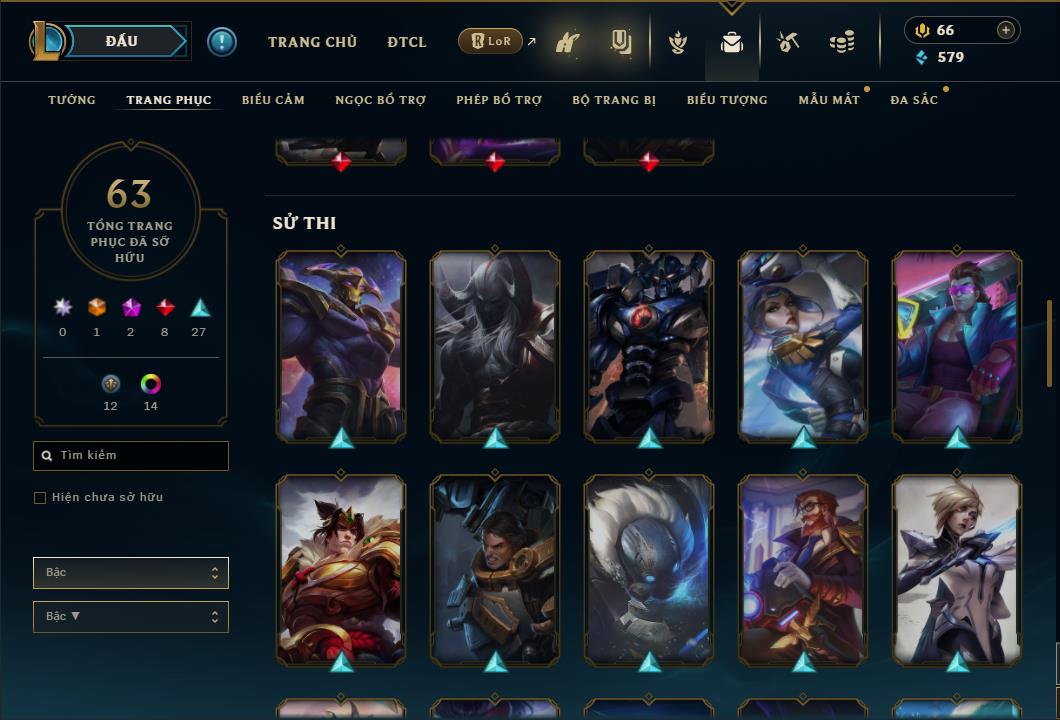Add RP with the plus button
Viewport: 1060px width, 720px height.
click(x=1006, y=31)
